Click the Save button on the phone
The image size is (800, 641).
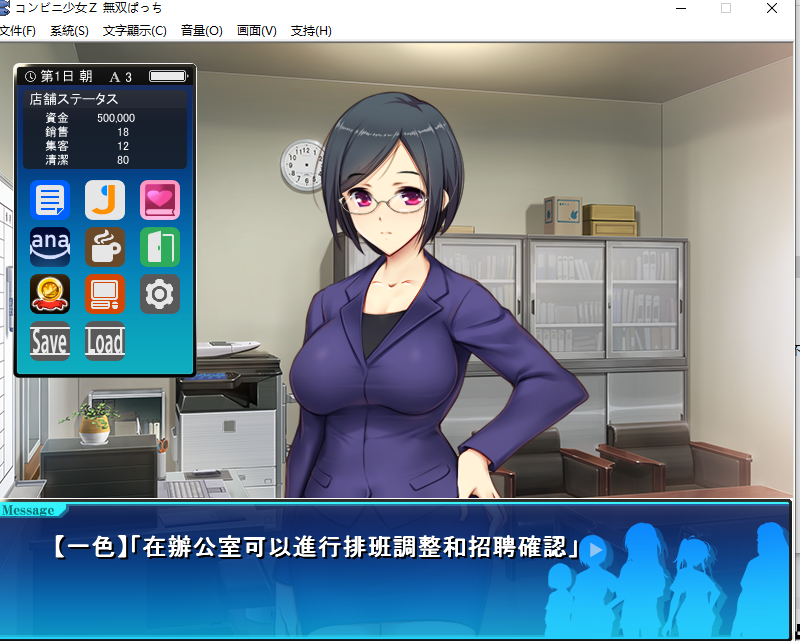click(49, 342)
